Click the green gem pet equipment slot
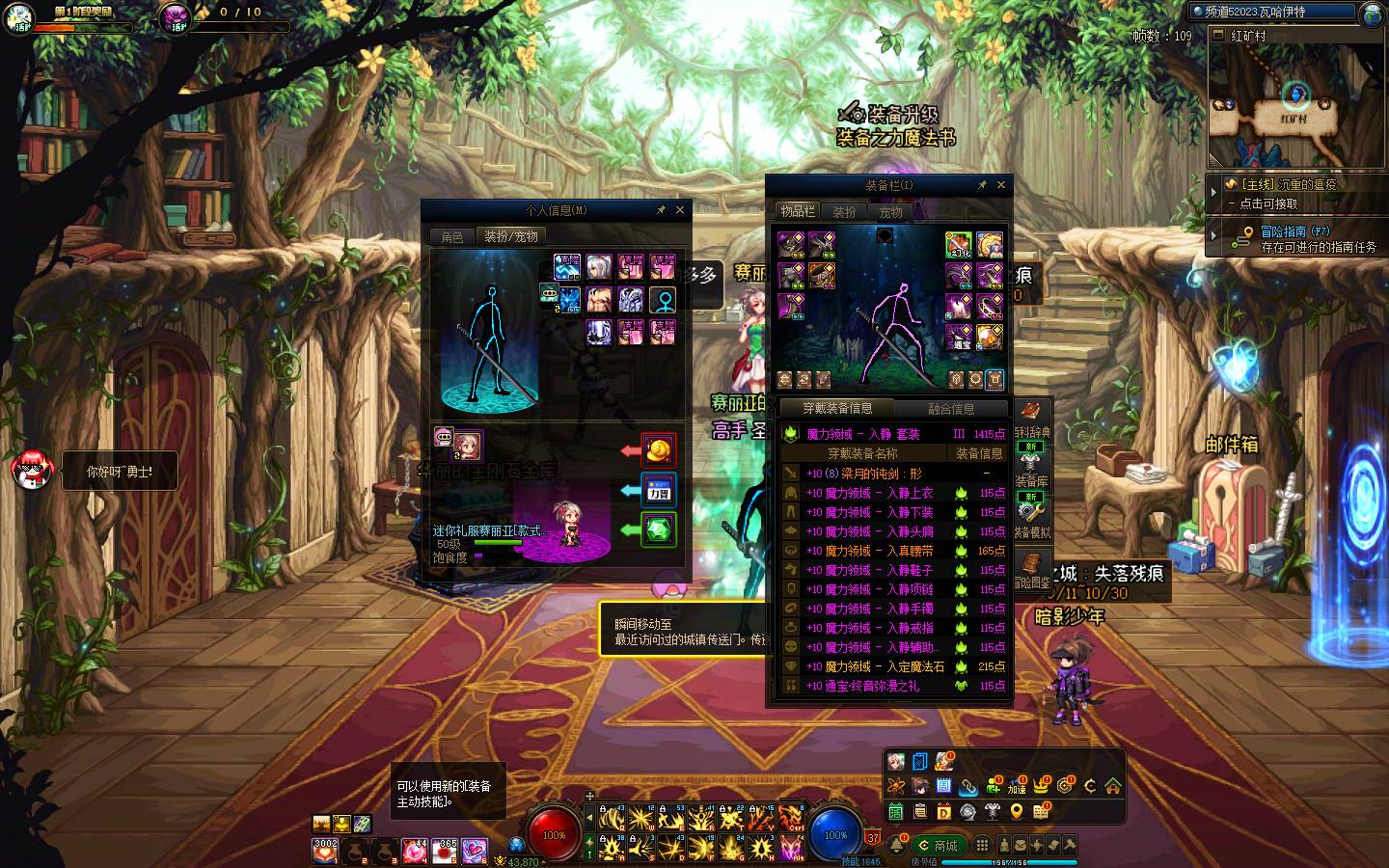Image resolution: width=1389 pixels, height=868 pixels. (659, 529)
